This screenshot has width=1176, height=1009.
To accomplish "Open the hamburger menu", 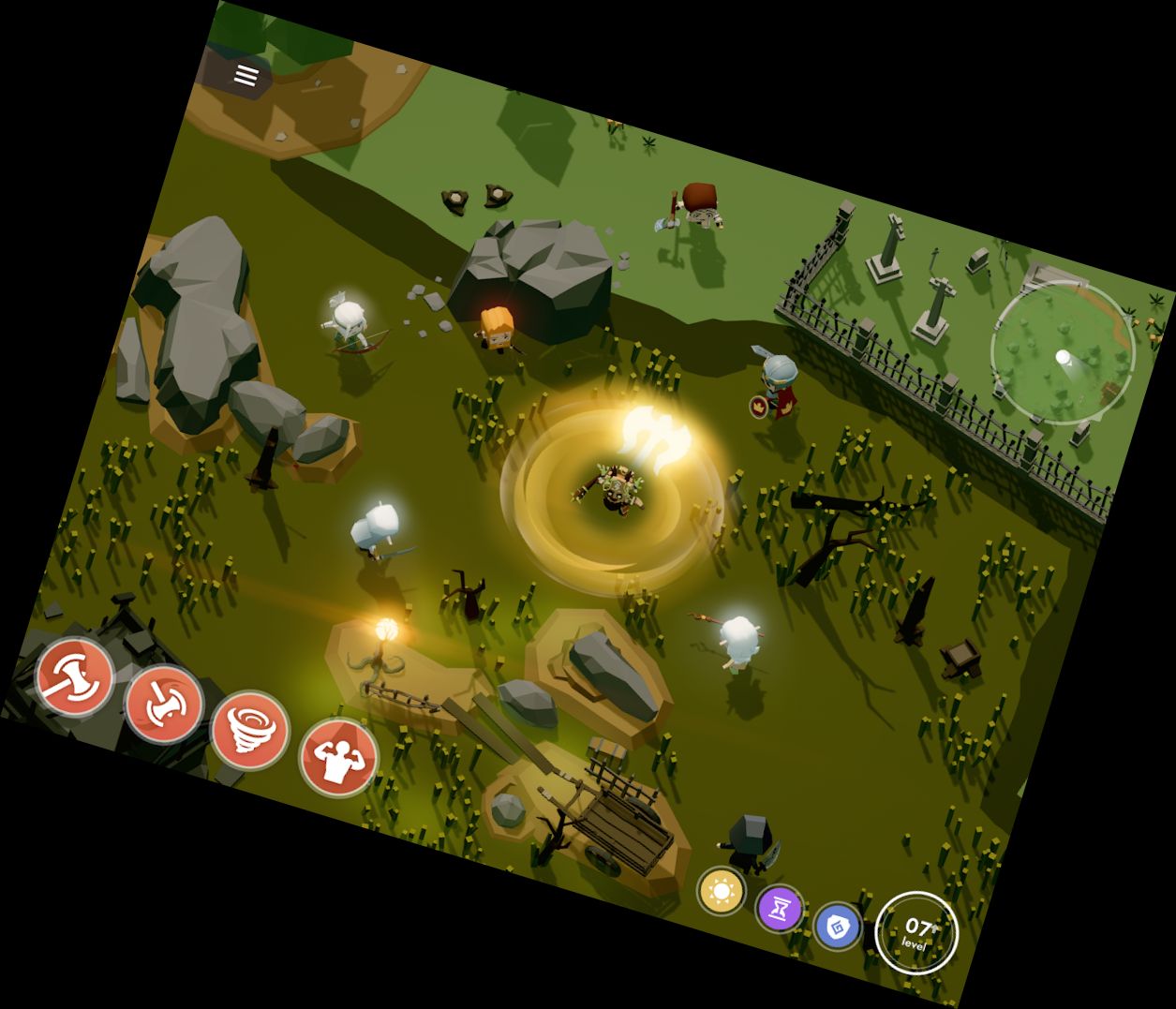I will click(x=246, y=77).
